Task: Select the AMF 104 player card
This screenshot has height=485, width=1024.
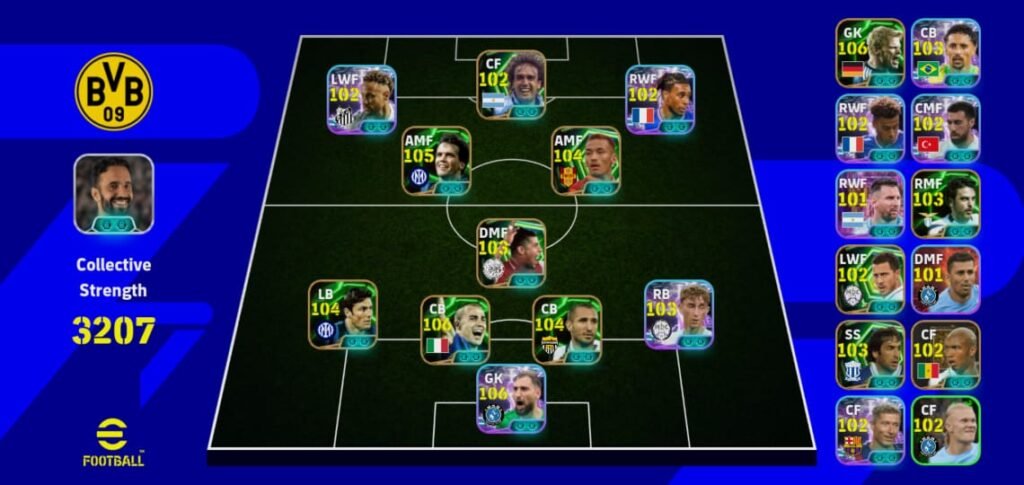Action: [x=586, y=160]
